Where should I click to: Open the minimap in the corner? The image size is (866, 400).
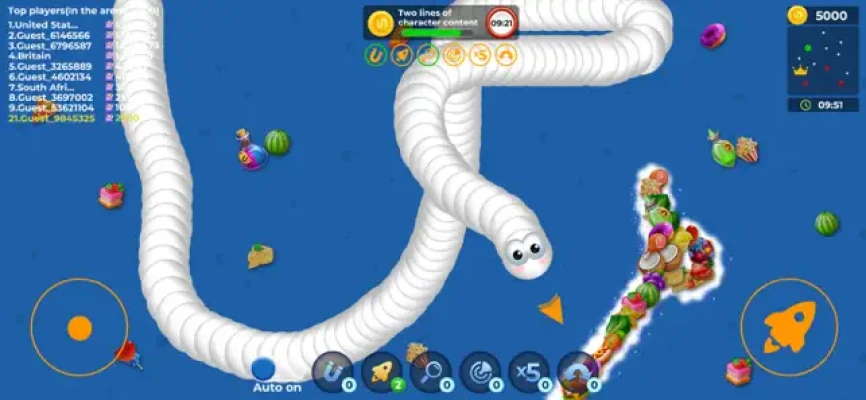coord(822,60)
